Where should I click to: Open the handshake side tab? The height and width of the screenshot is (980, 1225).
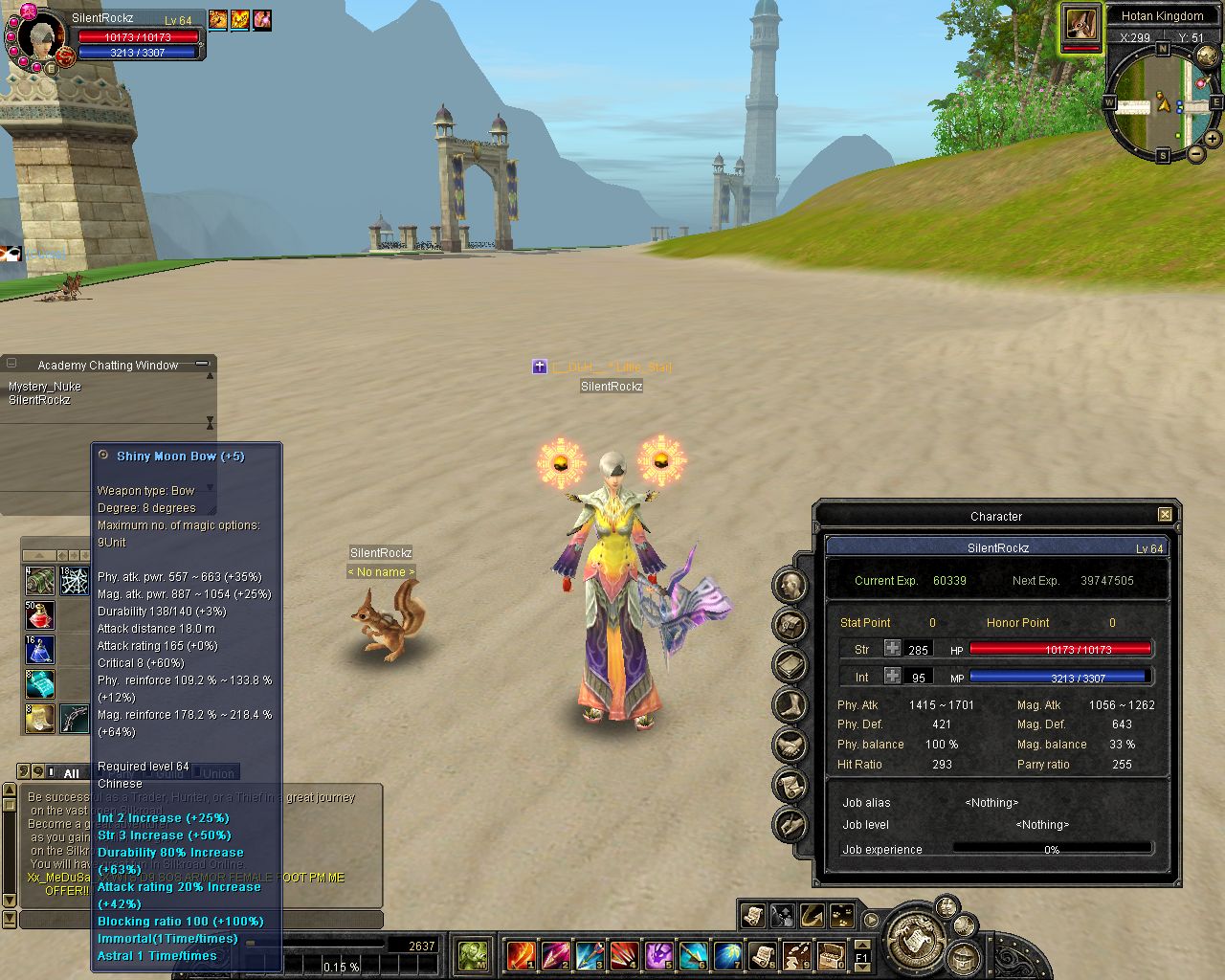(x=791, y=745)
